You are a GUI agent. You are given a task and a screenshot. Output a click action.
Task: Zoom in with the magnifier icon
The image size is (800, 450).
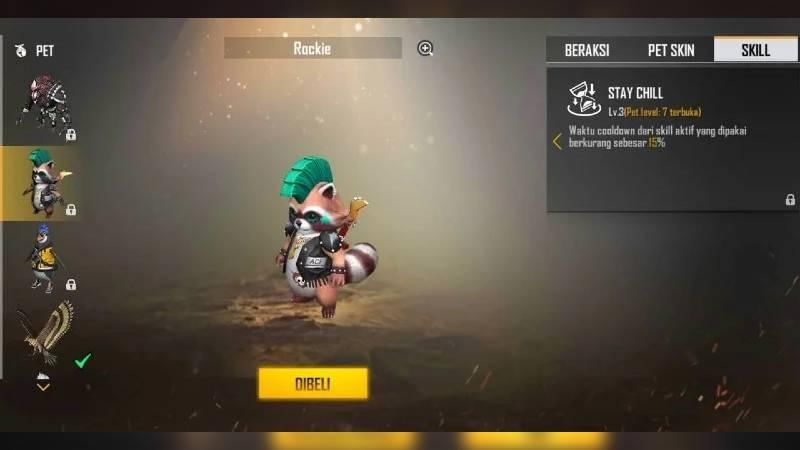425,48
